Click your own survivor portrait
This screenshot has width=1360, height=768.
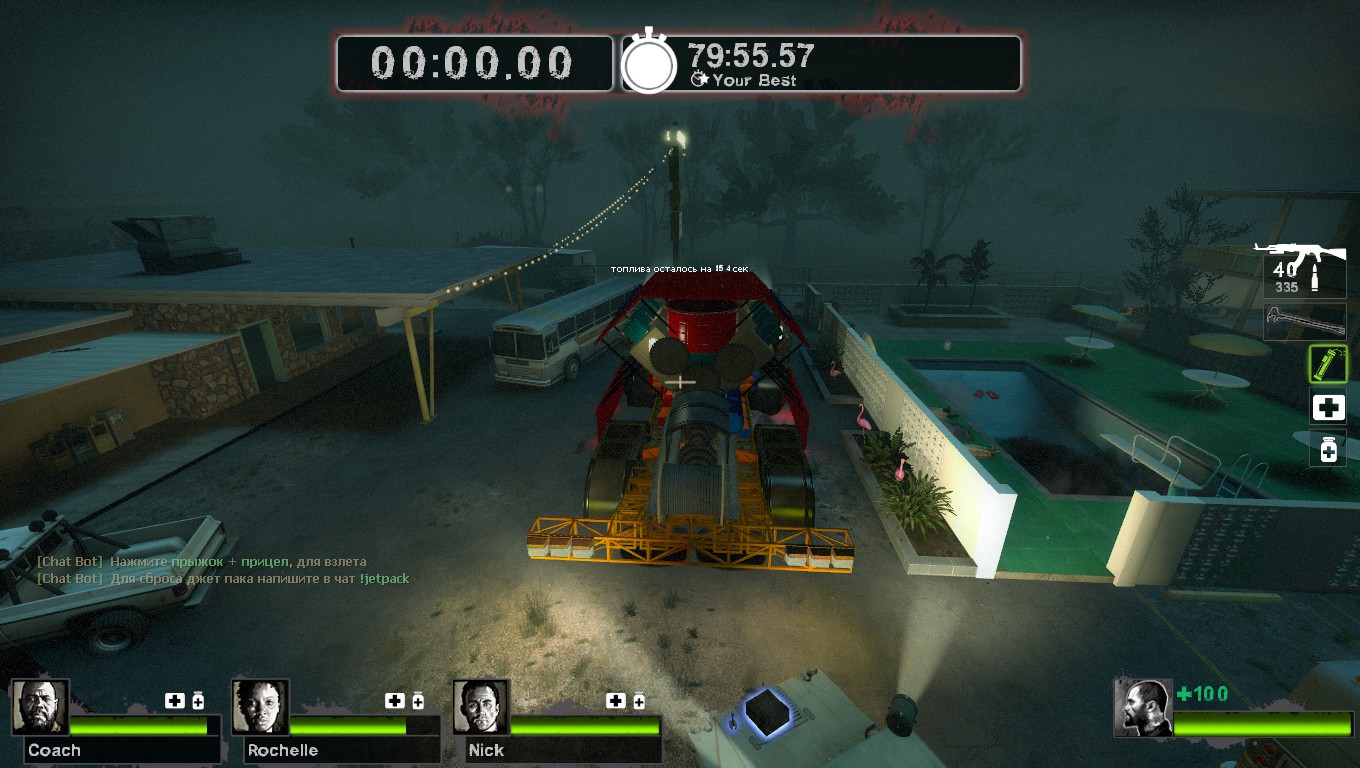1143,708
